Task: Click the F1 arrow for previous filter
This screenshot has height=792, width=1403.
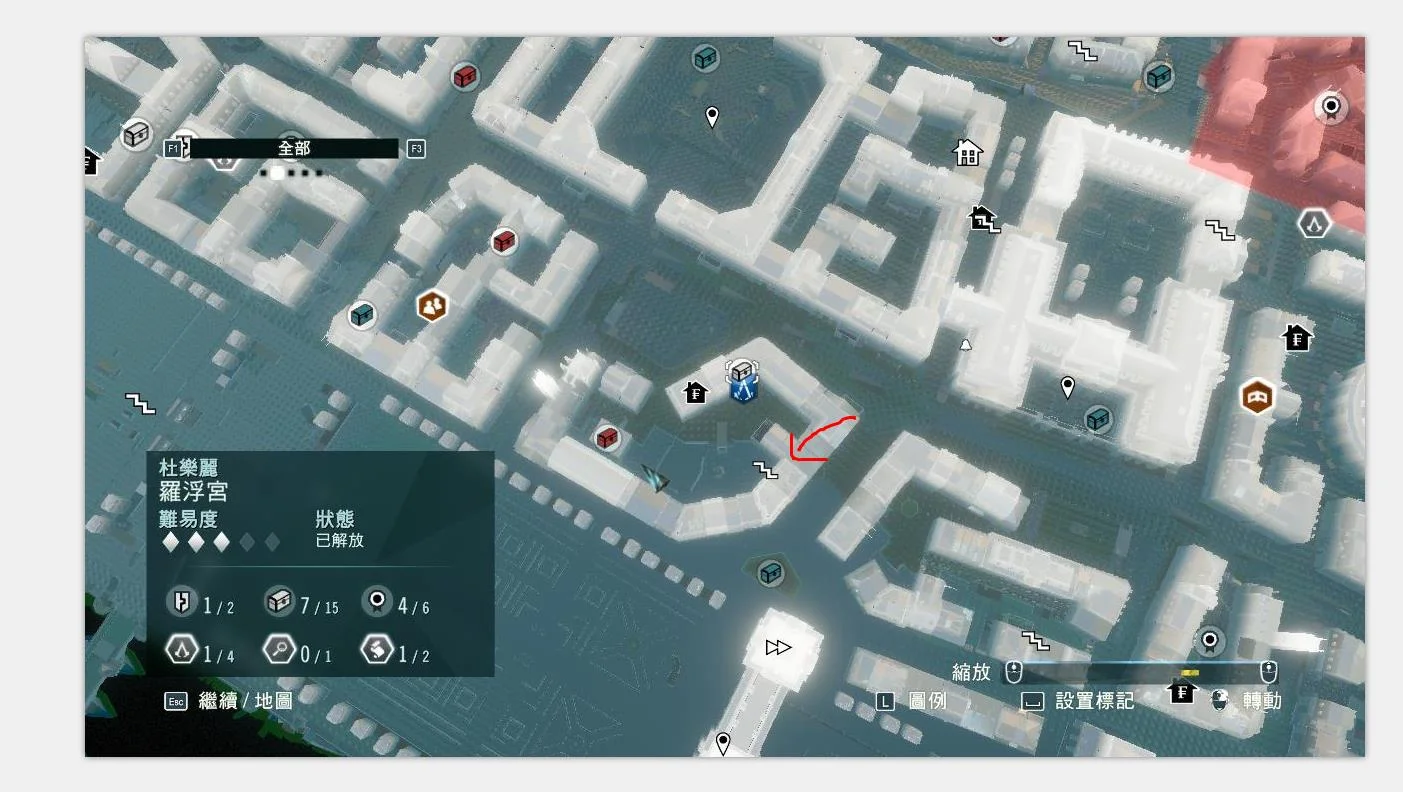Action: click(172, 147)
